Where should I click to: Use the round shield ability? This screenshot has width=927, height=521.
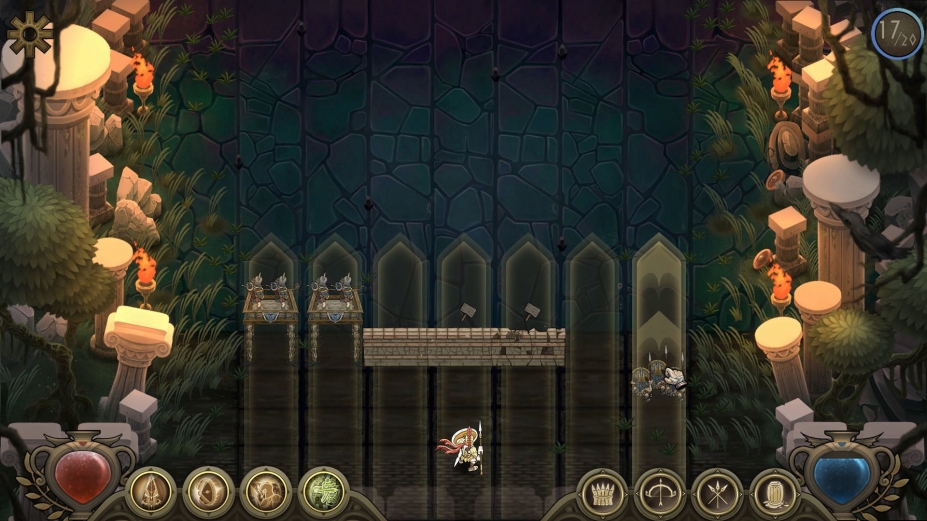click(x=208, y=492)
